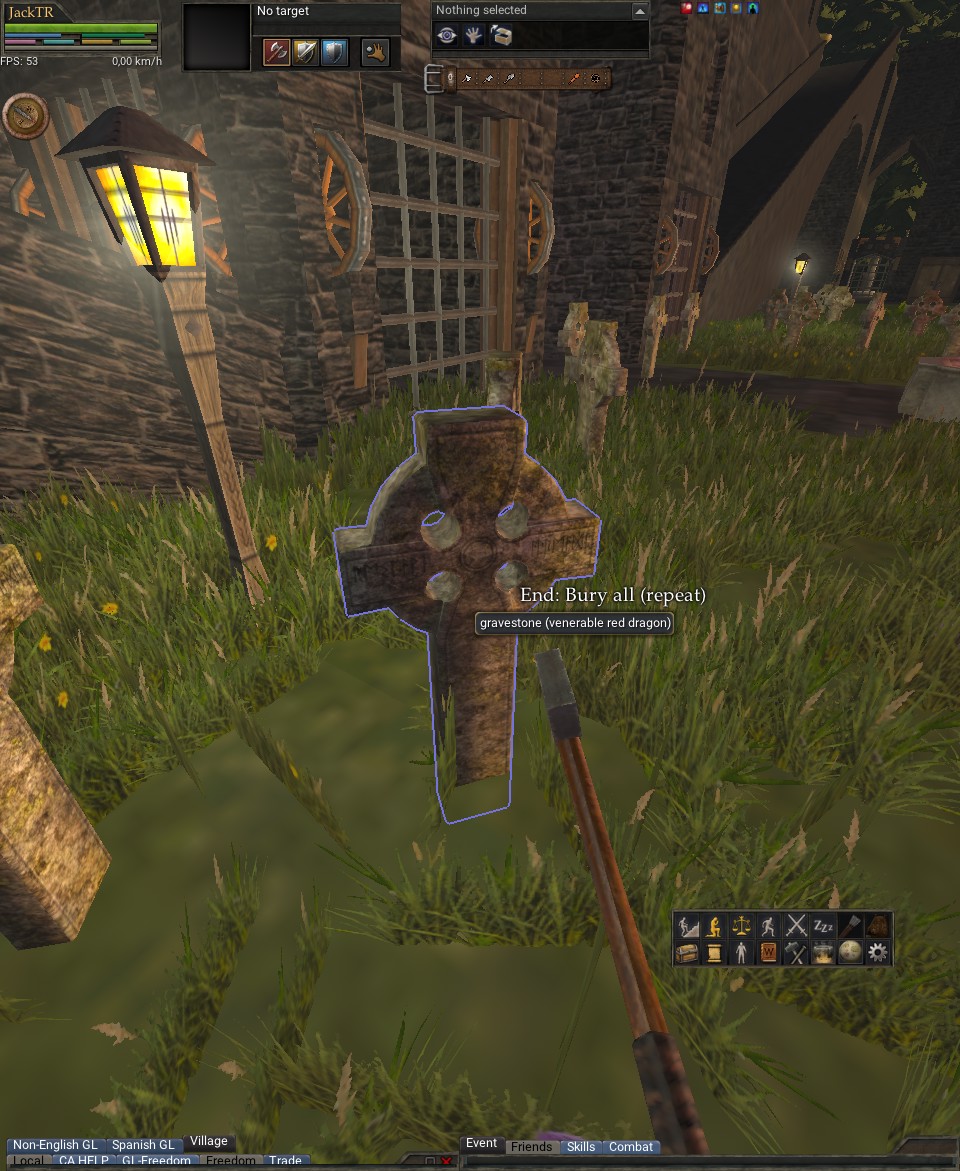Close the chat window with red X
Viewport: 960px width, 1171px height.
coord(446,1162)
